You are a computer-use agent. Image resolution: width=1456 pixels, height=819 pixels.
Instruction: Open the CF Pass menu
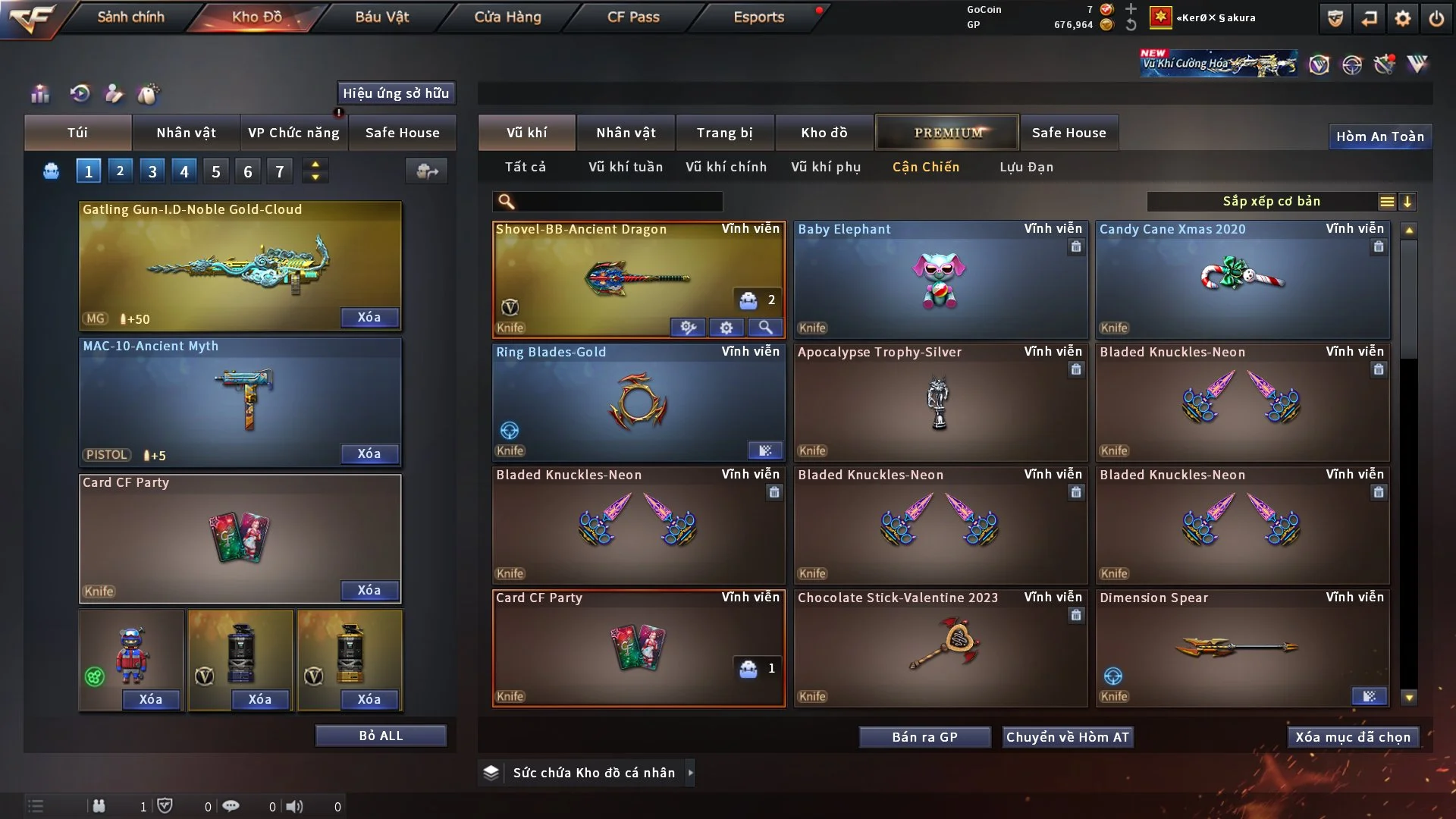point(633,17)
